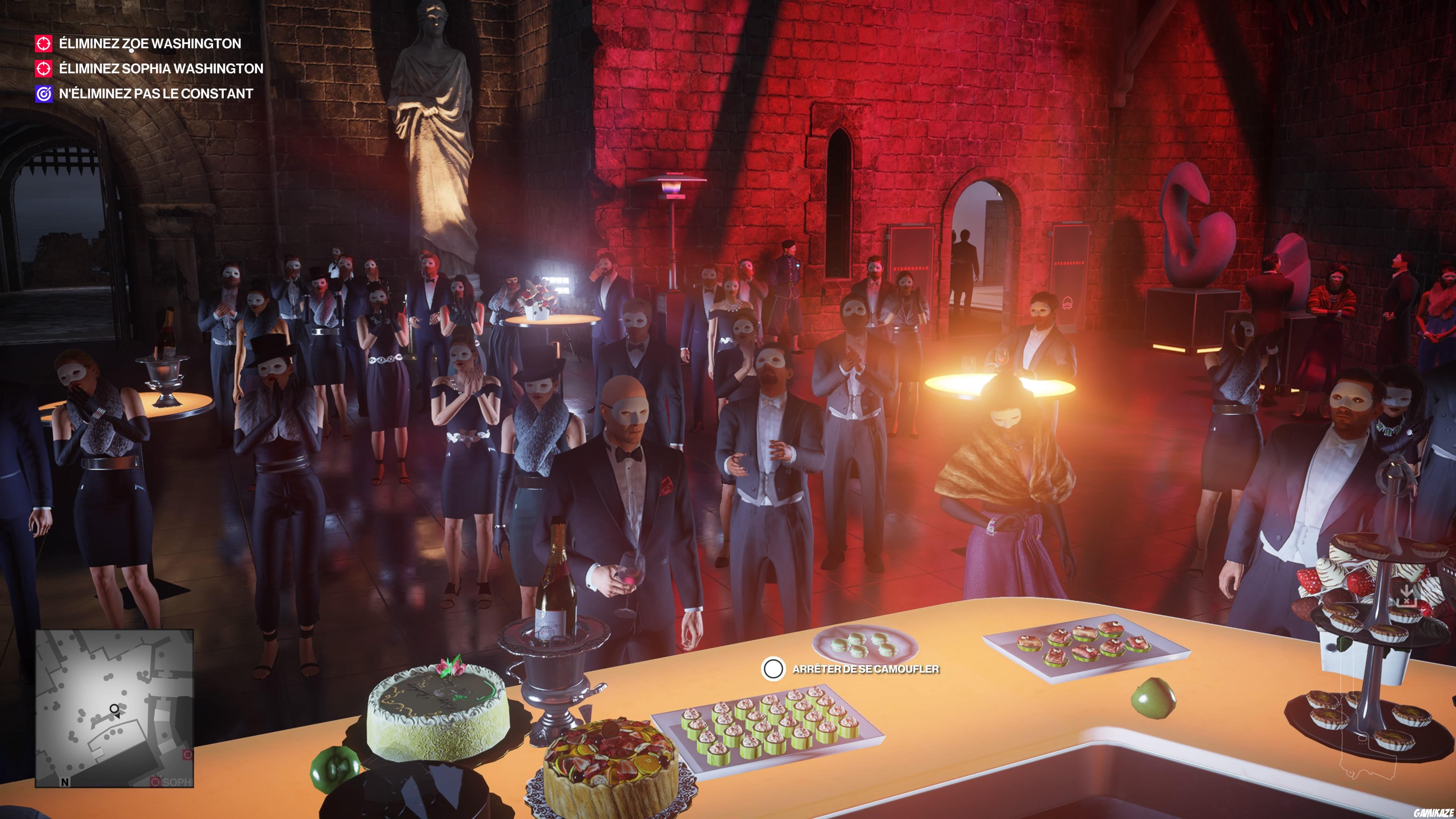Click the red objective dot at minimap bottom
Viewport: 1456px width, 819px height.
[188, 755]
